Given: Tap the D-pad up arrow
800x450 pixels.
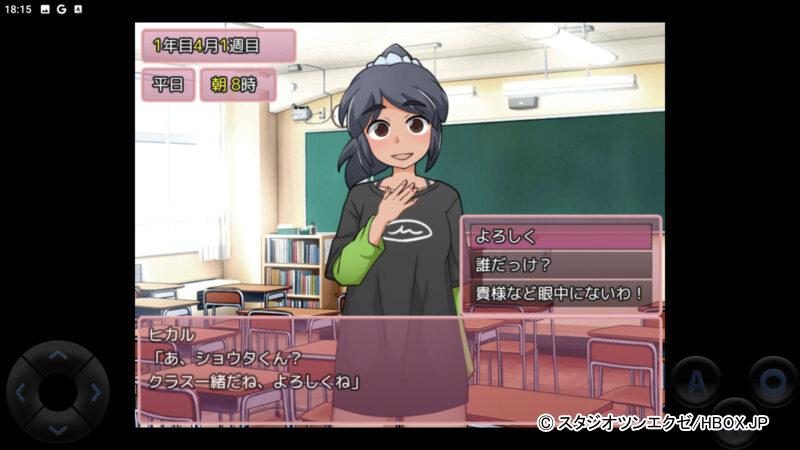Looking at the screenshot, I should point(57,355).
